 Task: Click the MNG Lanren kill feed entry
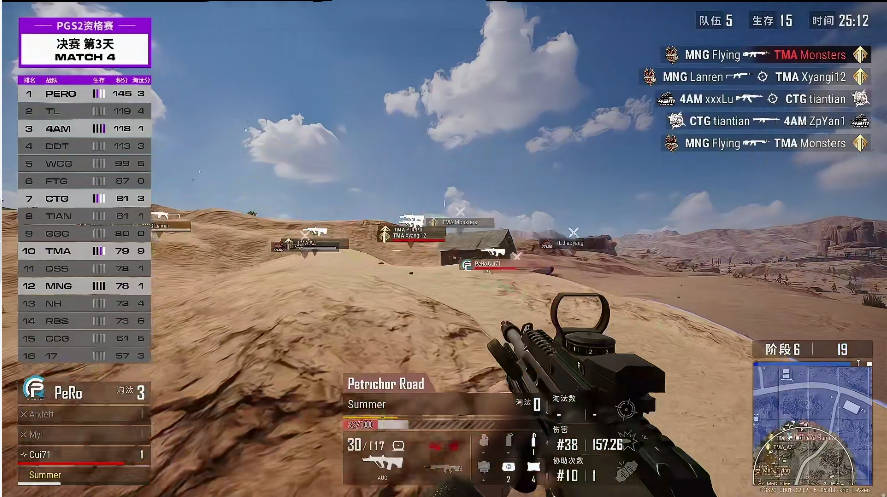[753, 77]
